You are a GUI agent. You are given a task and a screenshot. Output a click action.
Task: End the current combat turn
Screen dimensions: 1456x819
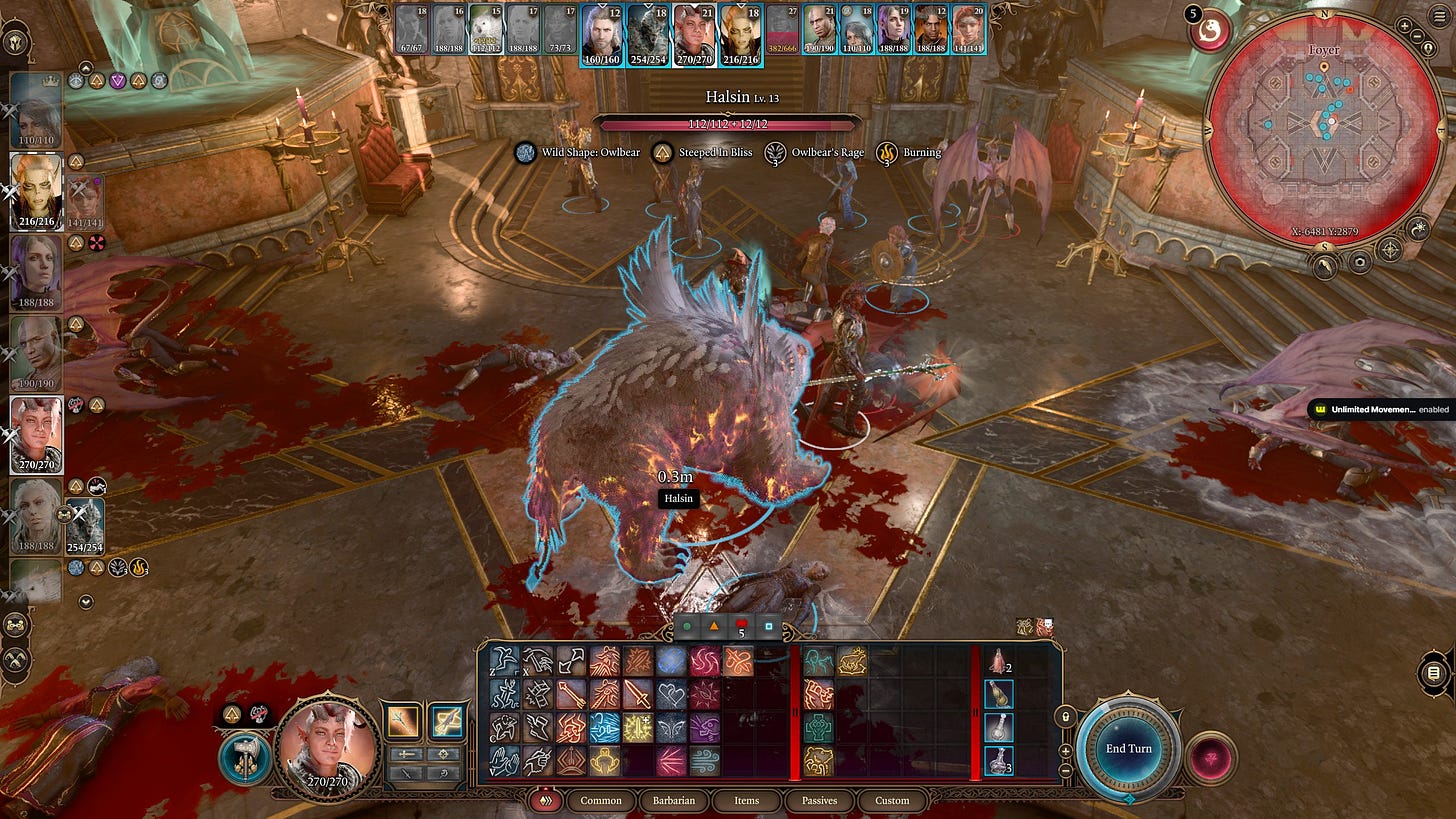pos(1128,748)
